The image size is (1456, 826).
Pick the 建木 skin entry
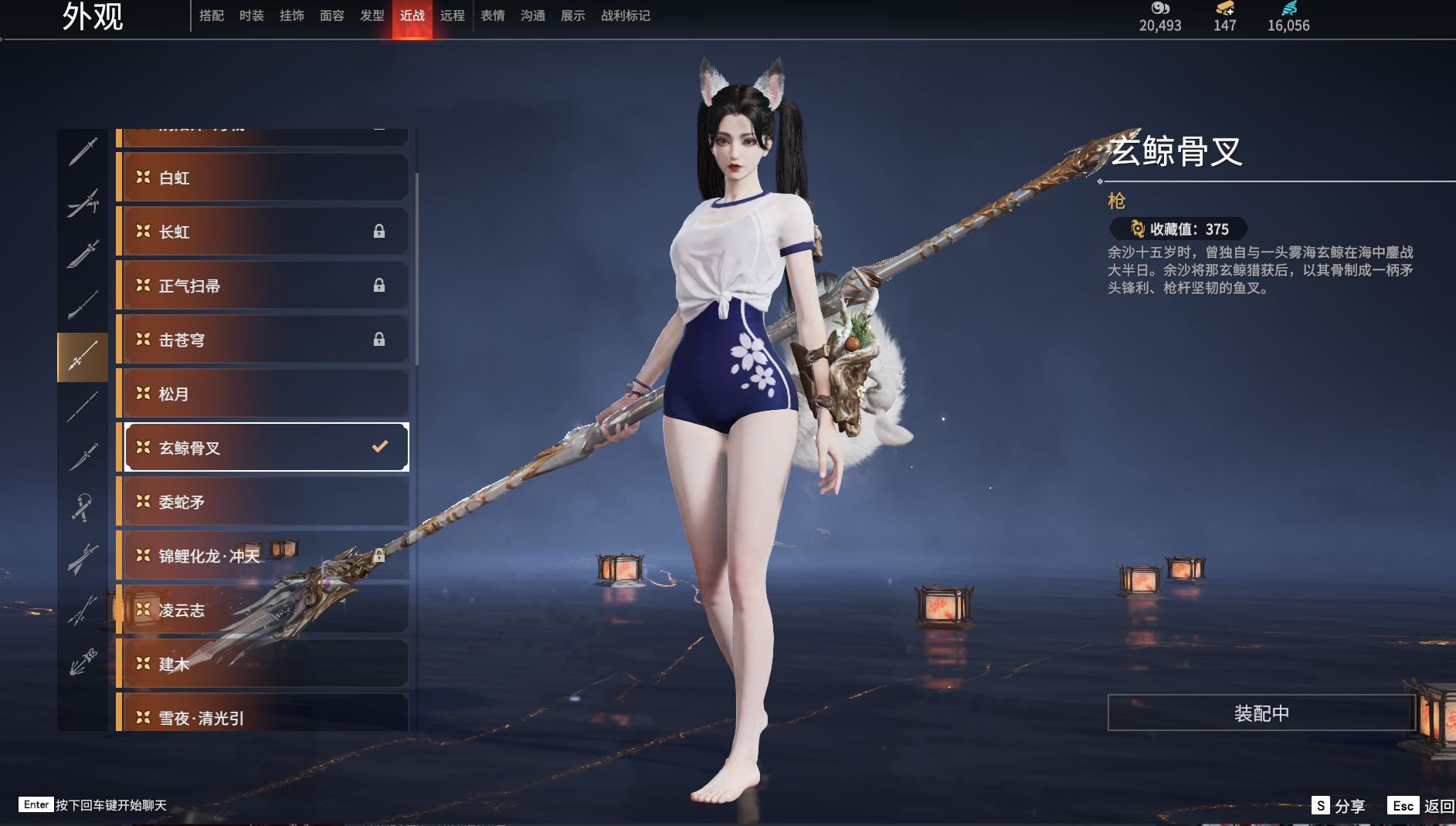click(263, 664)
